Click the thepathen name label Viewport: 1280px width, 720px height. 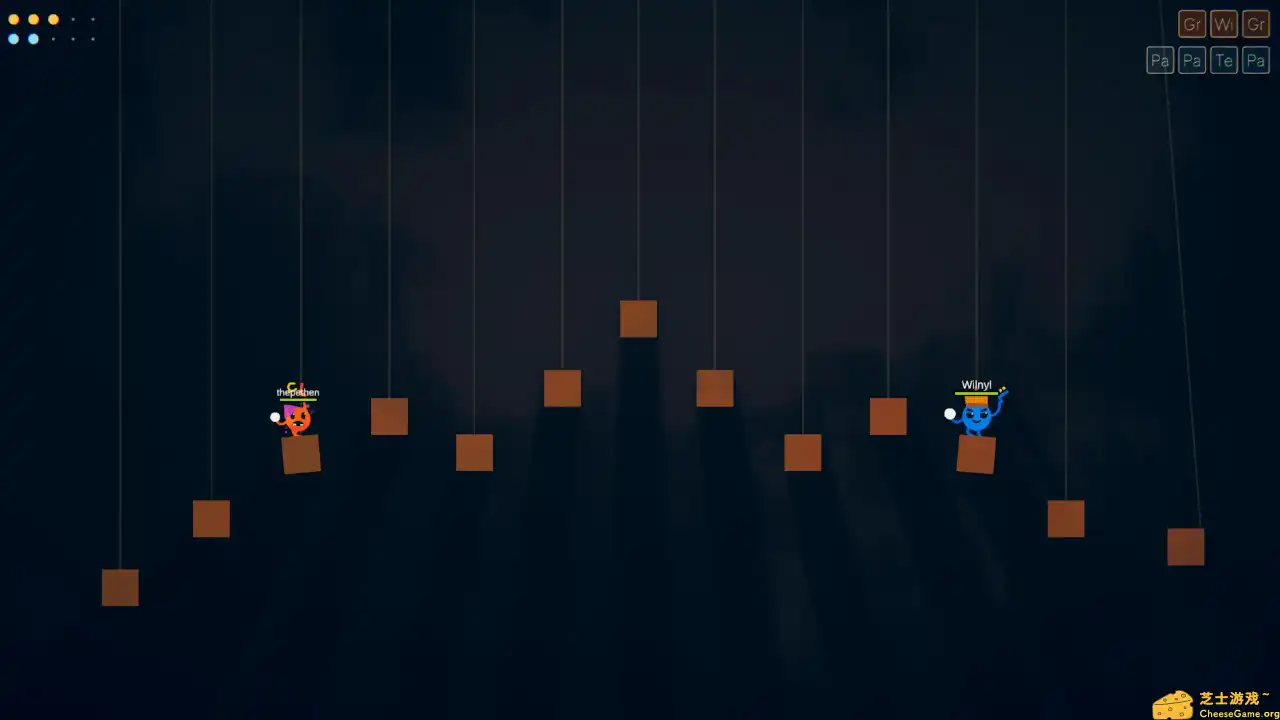pyautogui.click(x=297, y=392)
